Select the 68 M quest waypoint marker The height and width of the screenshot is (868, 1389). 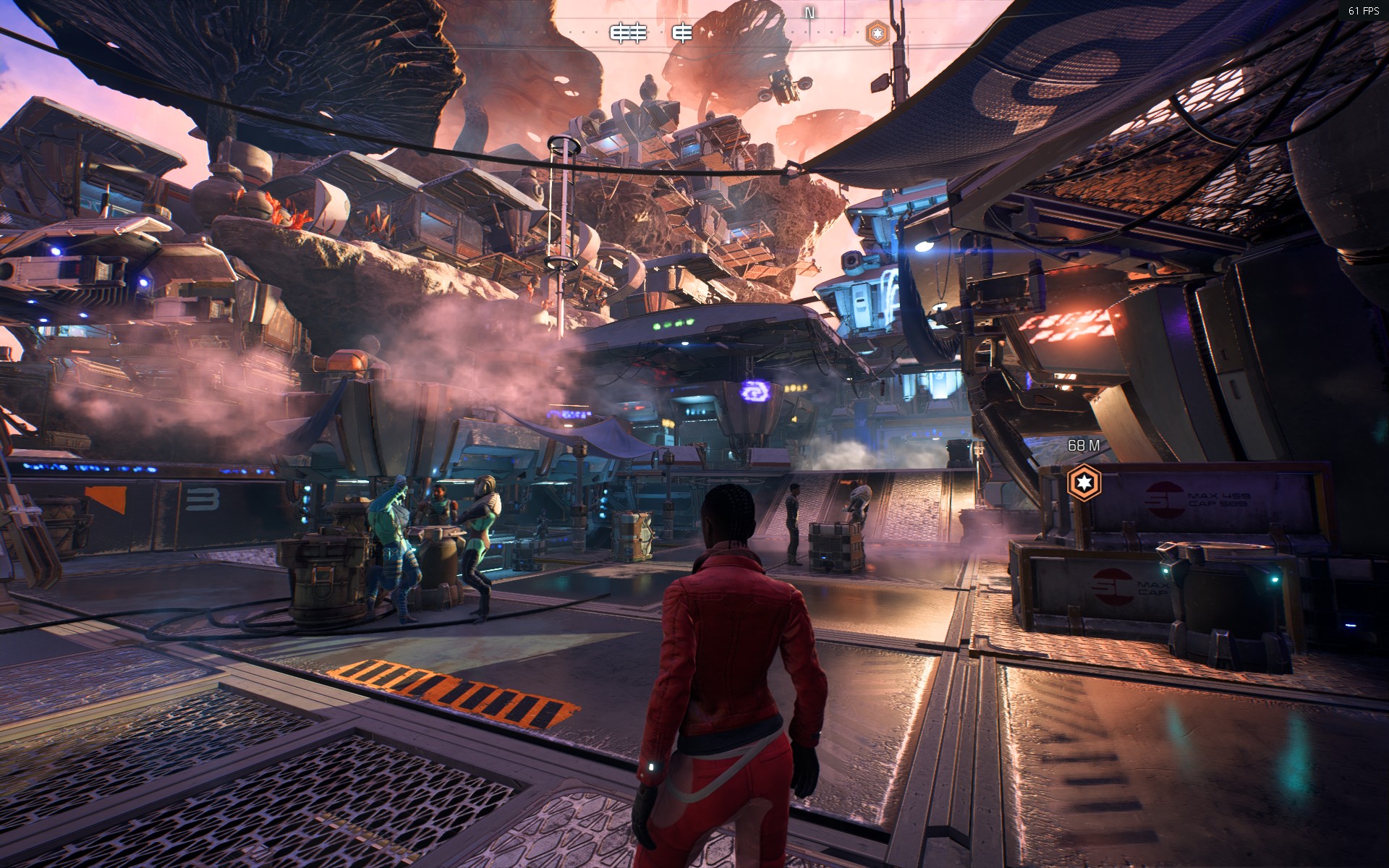tap(1084, 482)
